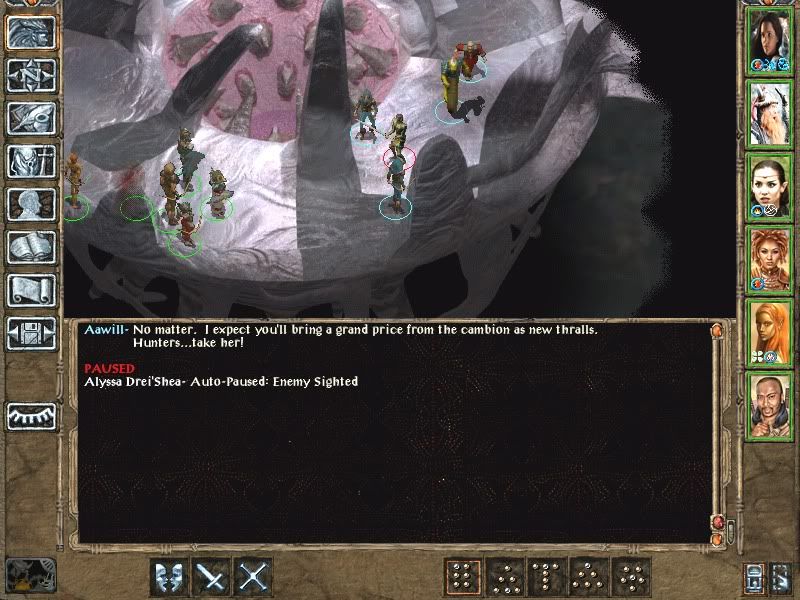The height and width of the screenshot is (600, 800).
Task: Open the character record bust icon
Action: 30,204
